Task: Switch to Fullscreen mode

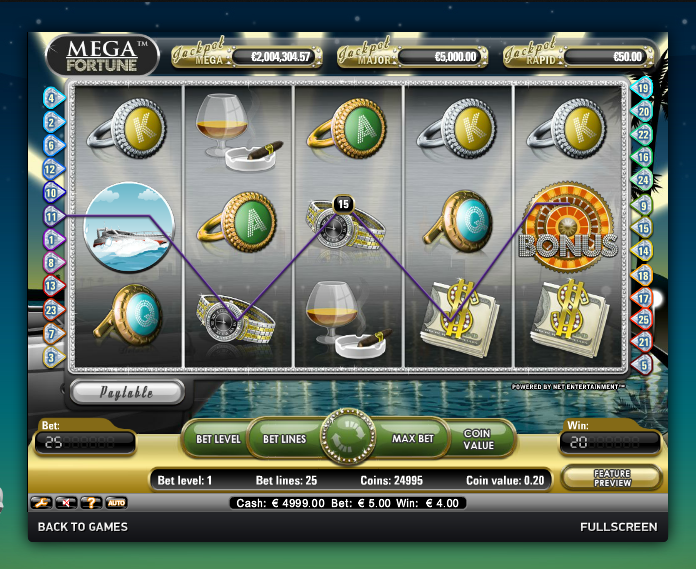Action: (618, 527)
